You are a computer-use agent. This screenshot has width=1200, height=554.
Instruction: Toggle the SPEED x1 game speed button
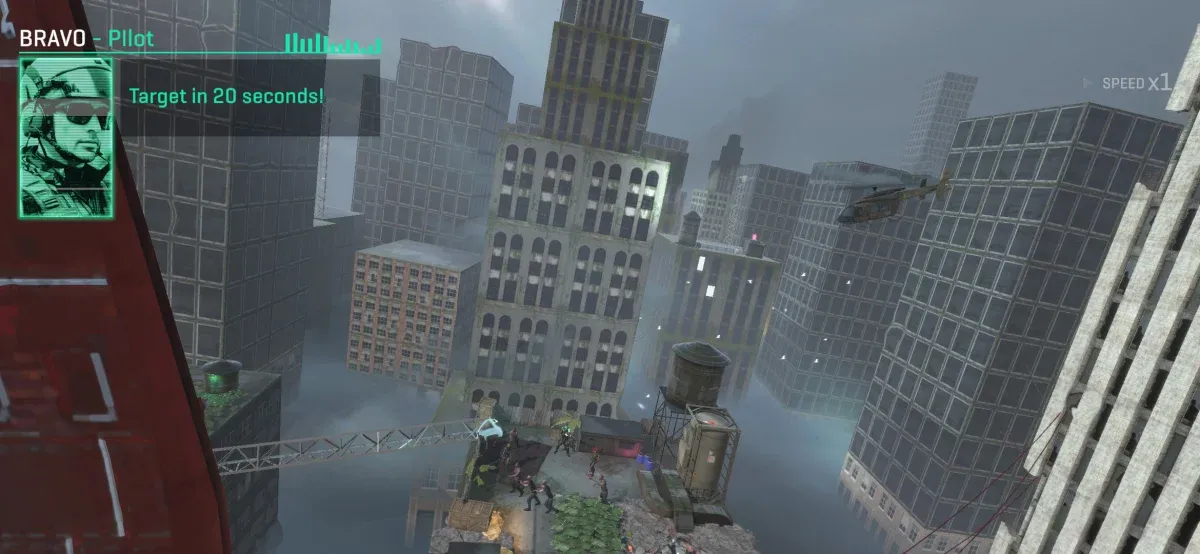click(1135, 83)
